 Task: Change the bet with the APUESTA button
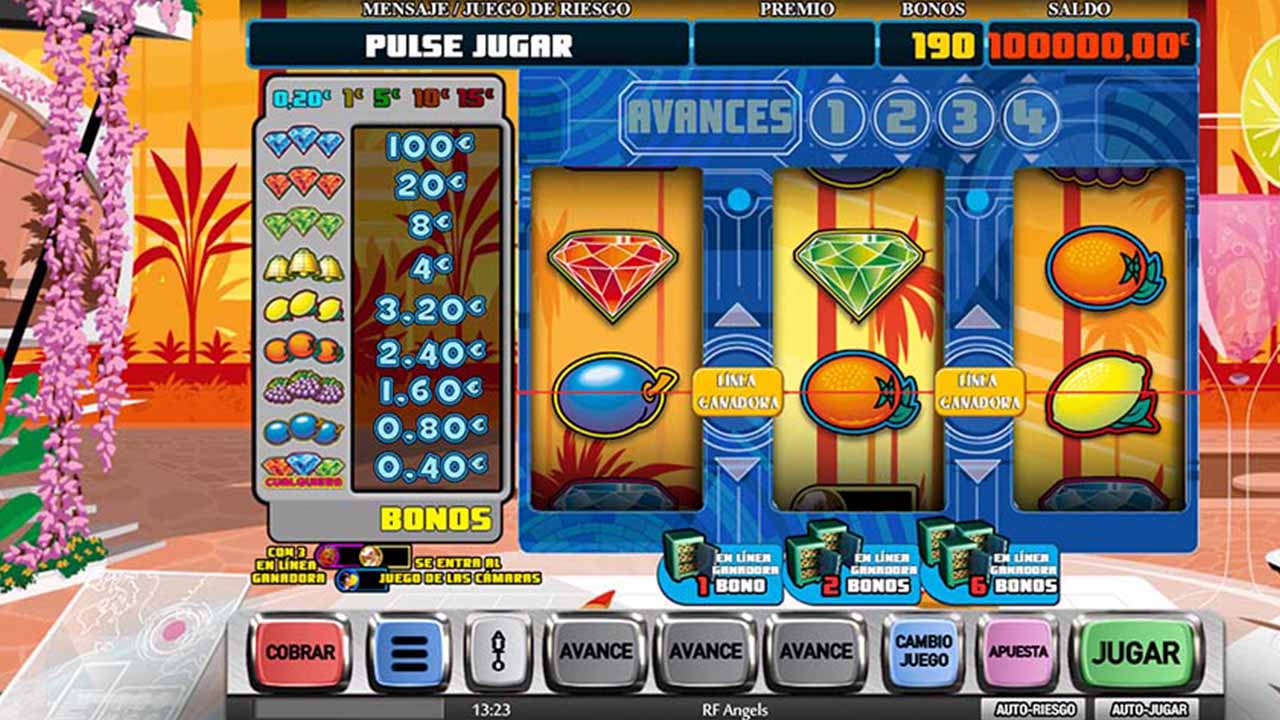coord(1018,652)
